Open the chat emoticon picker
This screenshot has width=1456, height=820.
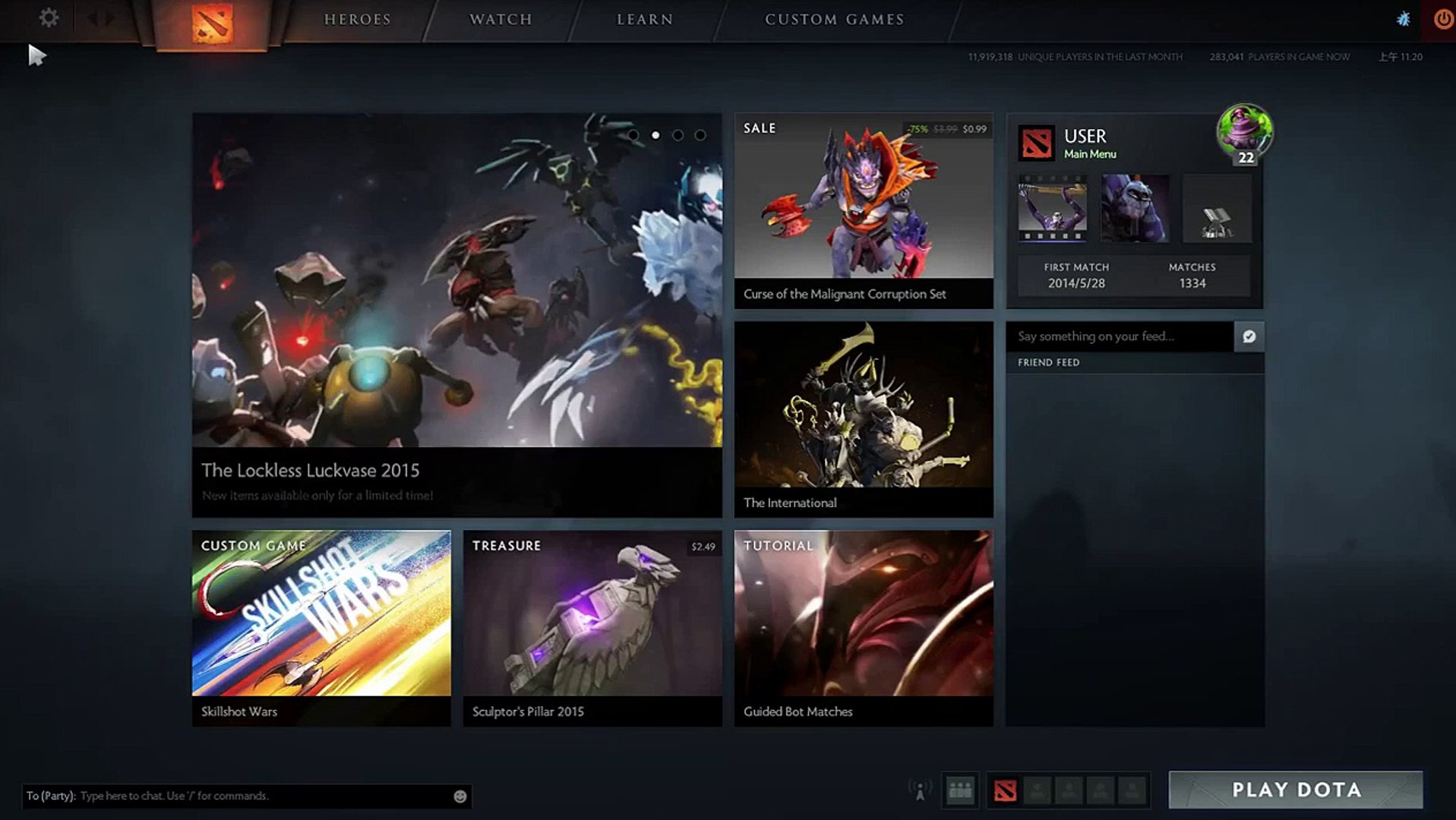tap(460, 796)
